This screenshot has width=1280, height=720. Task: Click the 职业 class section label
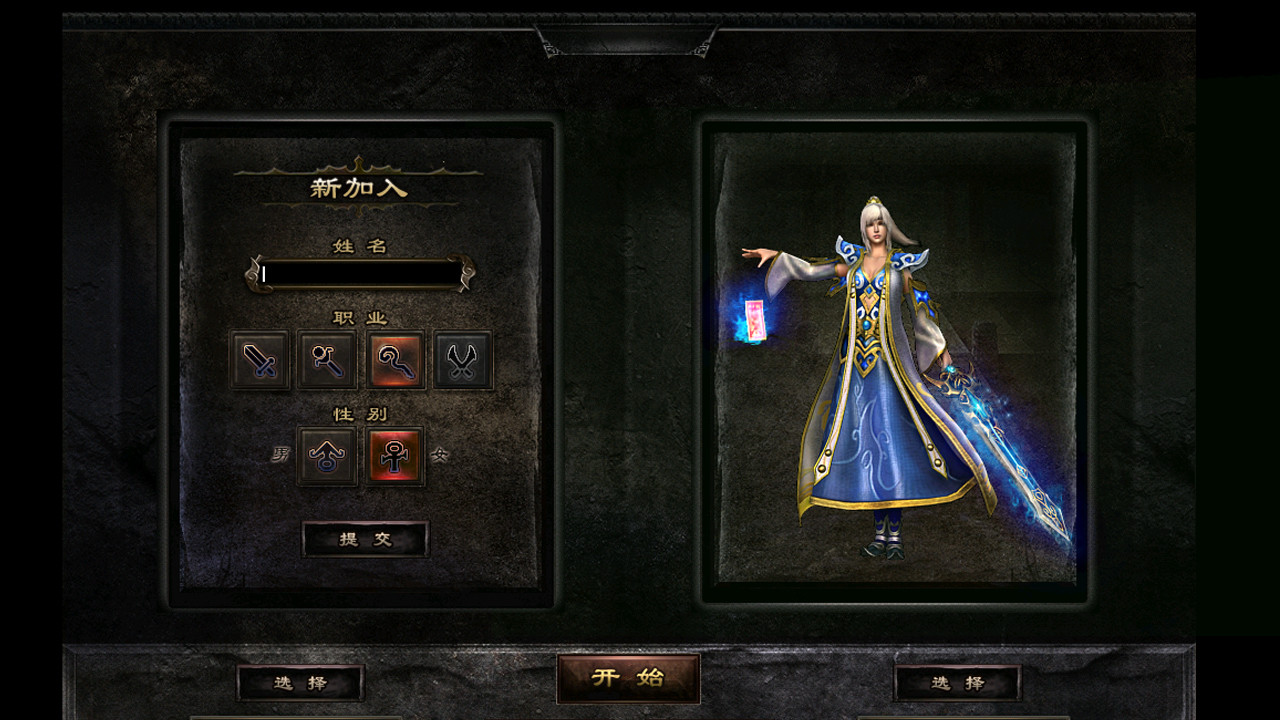click(x=361, y=315)
